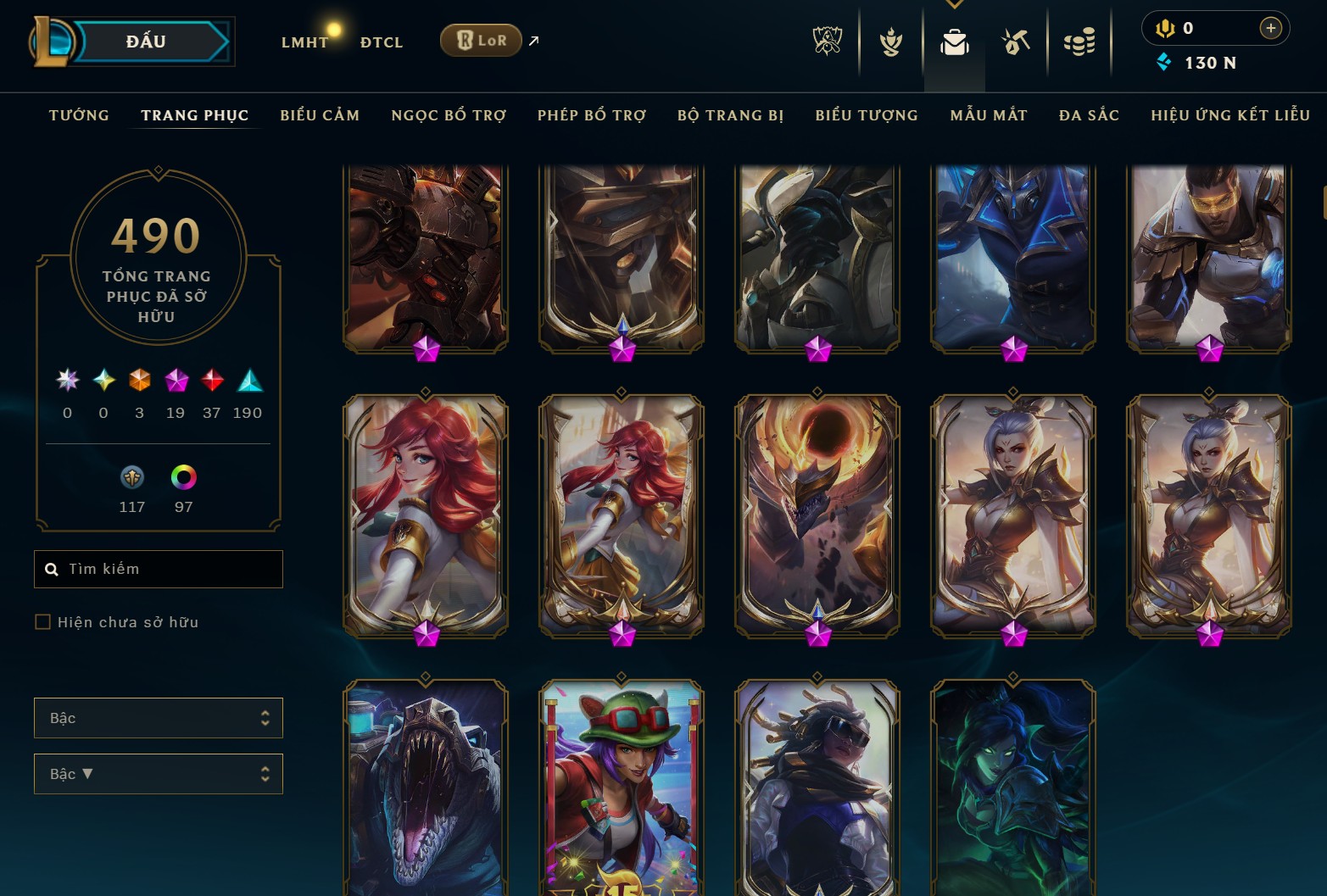The image size is (1327, 896).
Task: Open the MẪU MẮT tab
Action: click(x=988, y=115)
